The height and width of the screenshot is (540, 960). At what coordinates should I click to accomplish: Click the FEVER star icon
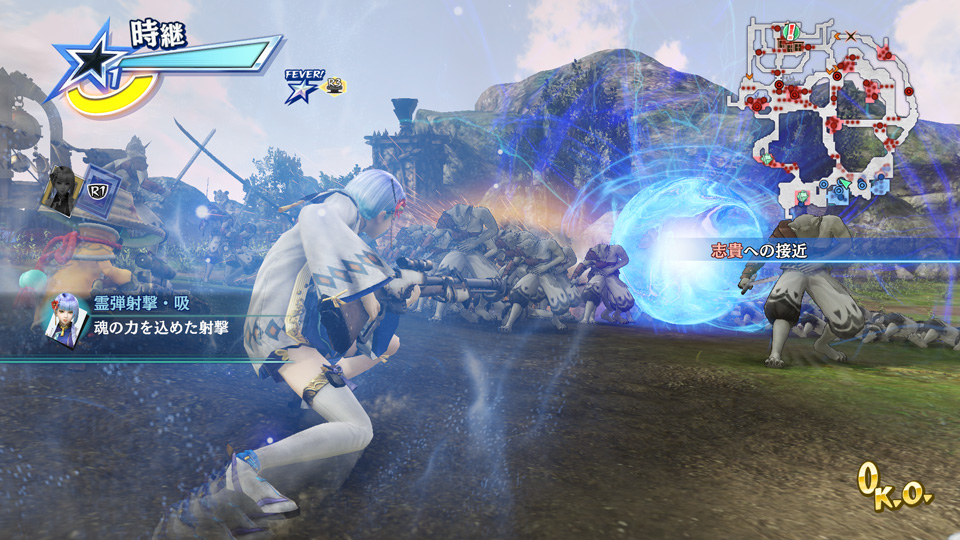(300, 89)
